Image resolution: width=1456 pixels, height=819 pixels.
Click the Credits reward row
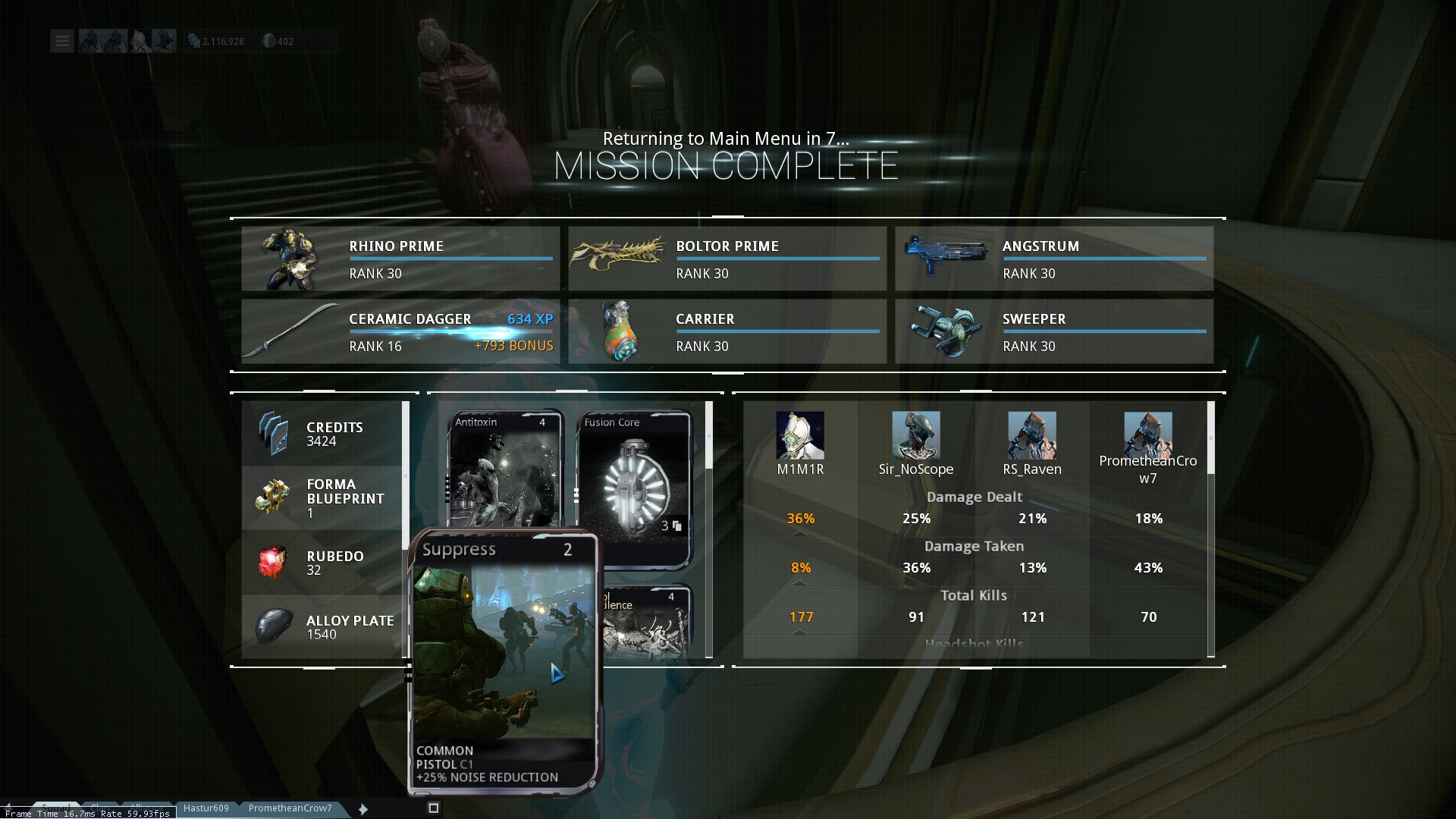(x=322, y=434)
